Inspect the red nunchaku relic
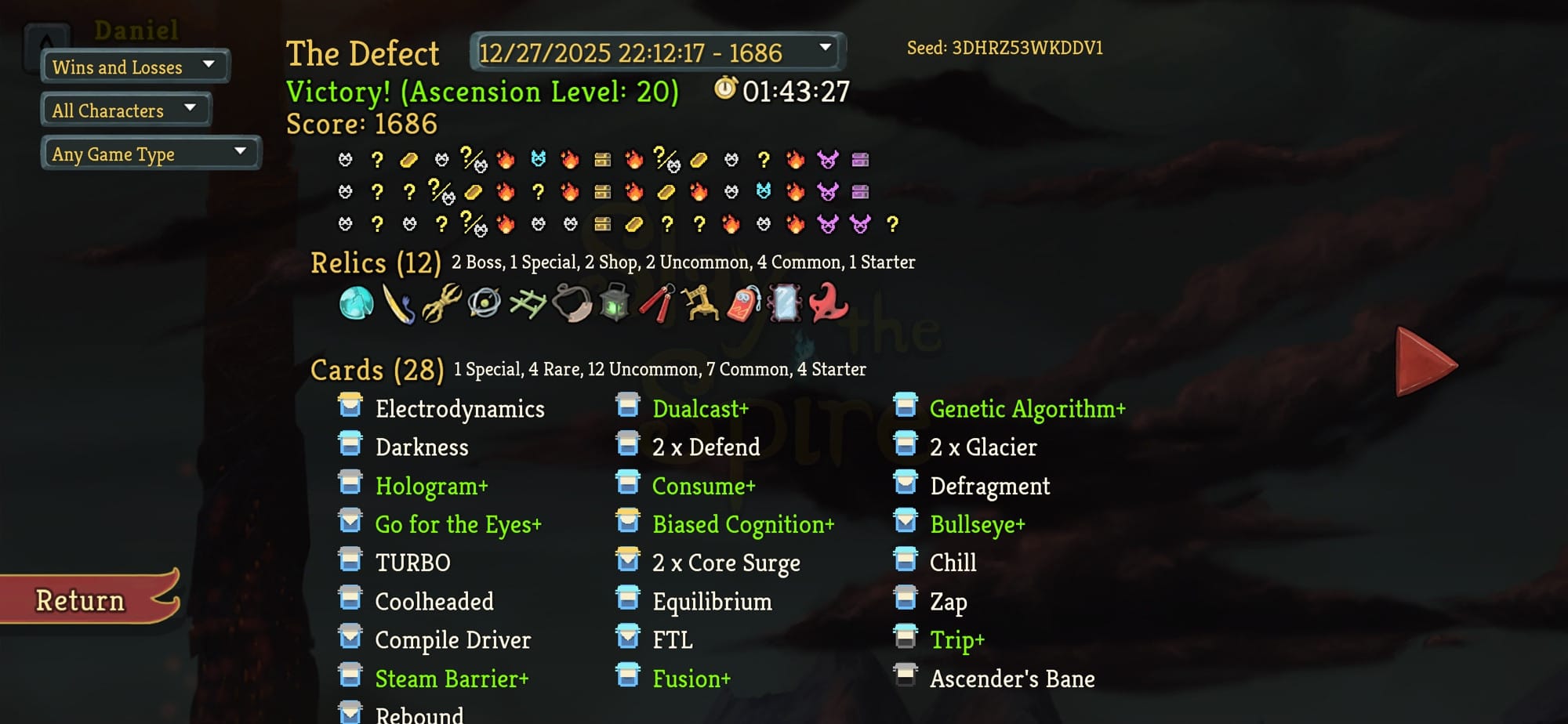This screenshot has height=724, width=1568. click(x=658, y=303)
